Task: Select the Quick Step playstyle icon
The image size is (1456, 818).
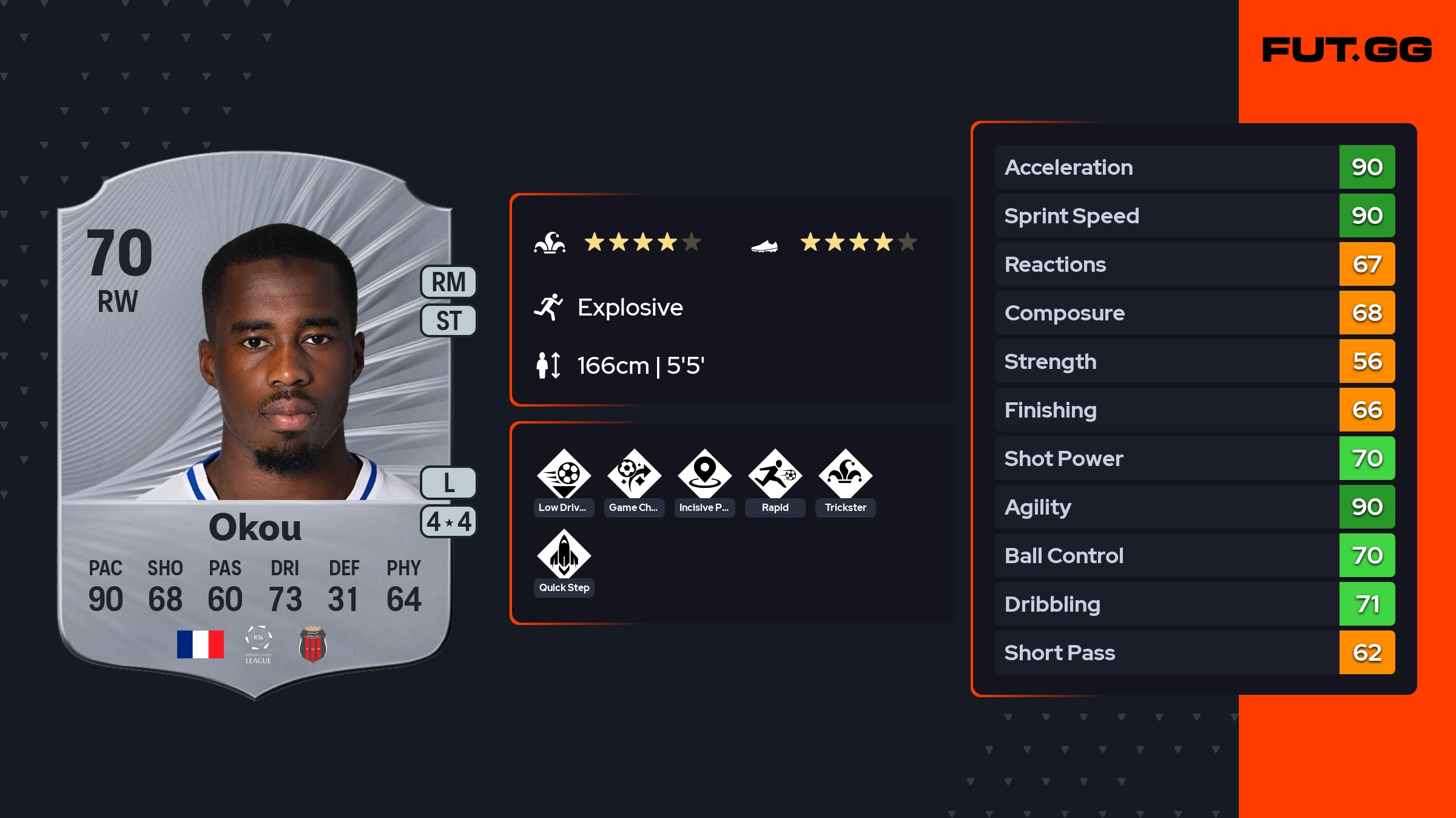Action: pos(564,555)
